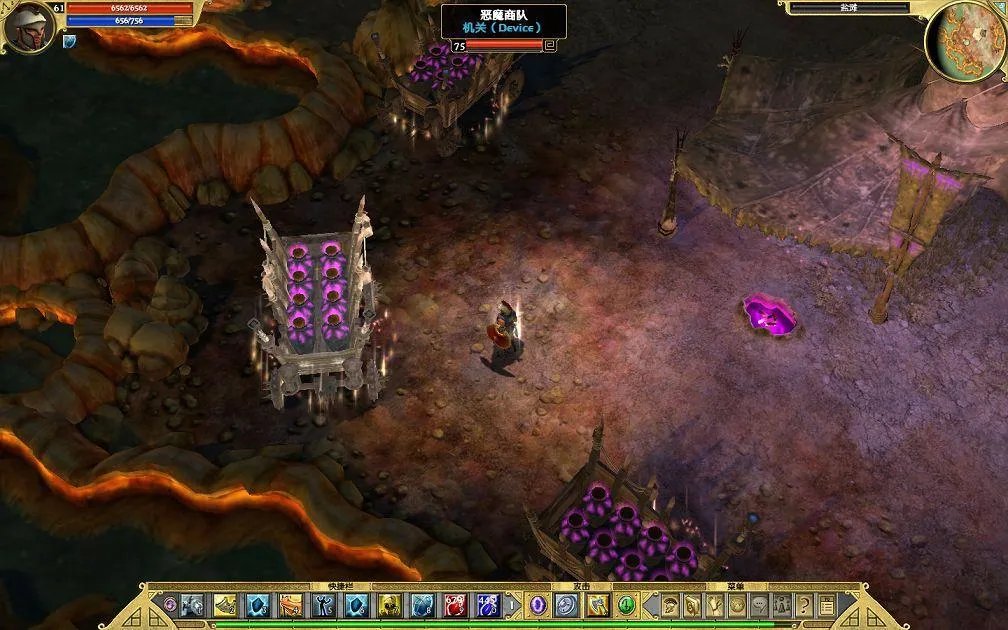Open the skills hand button
Image resolution: width=1008 pixels, height=630 pixels.
coord(715,605)
